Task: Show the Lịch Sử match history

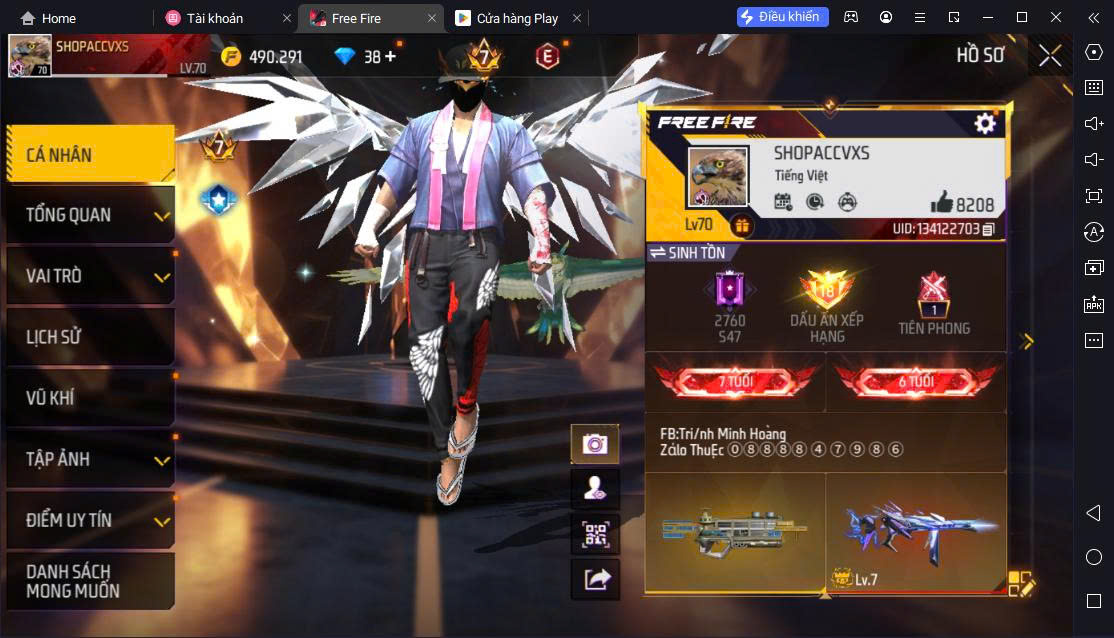Action: coord(90,337)
